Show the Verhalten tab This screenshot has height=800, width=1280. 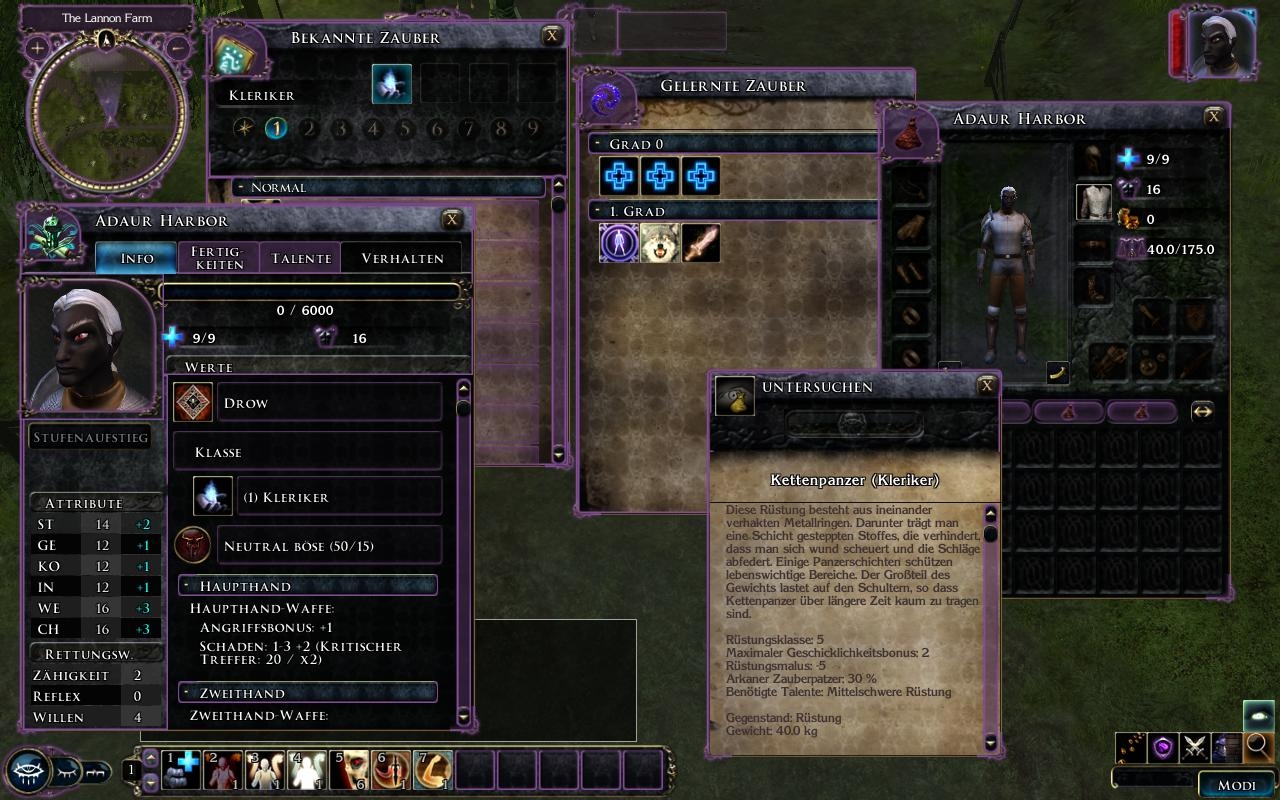402,258
